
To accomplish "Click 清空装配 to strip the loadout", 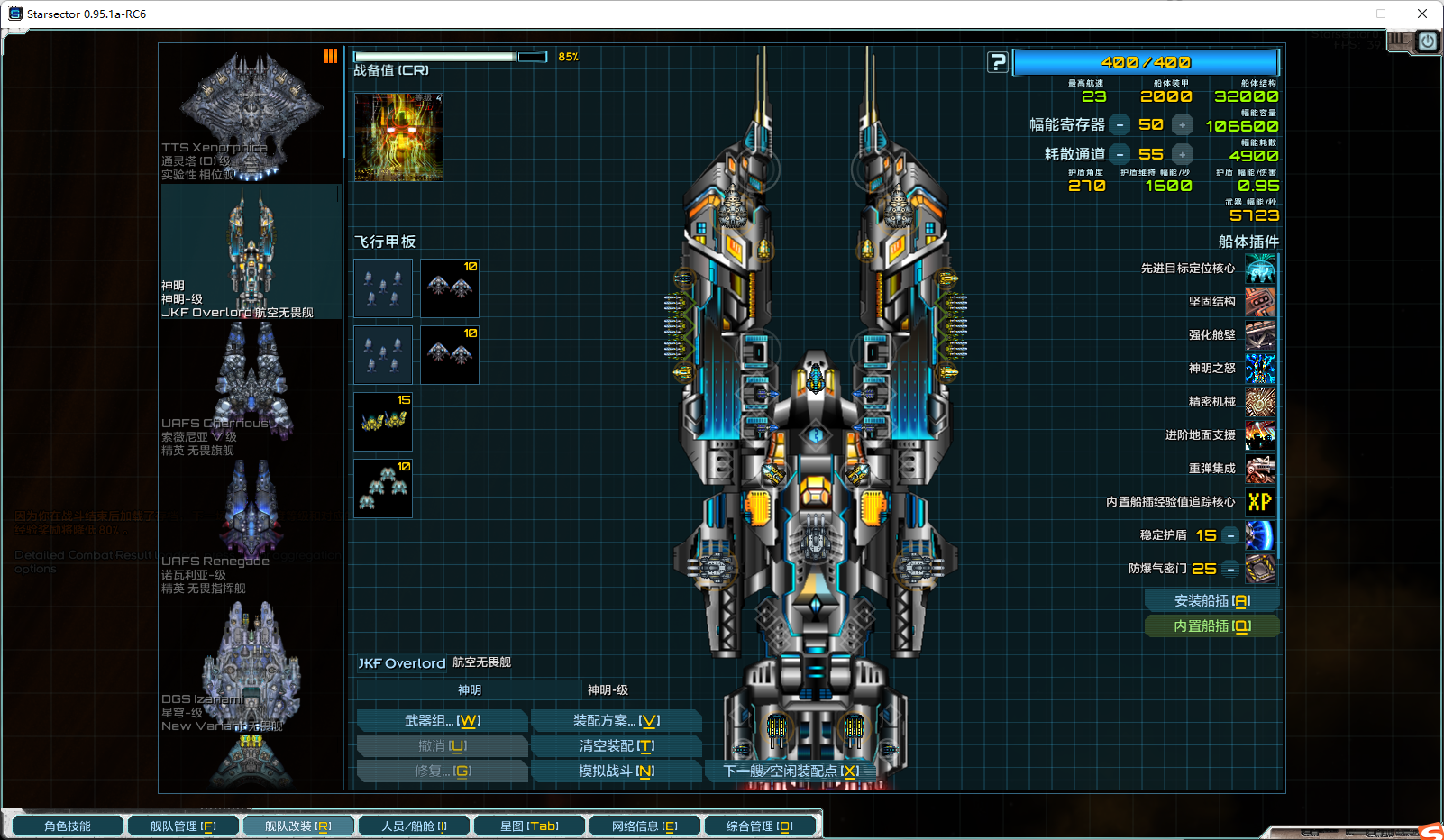I will coord(617,746).
